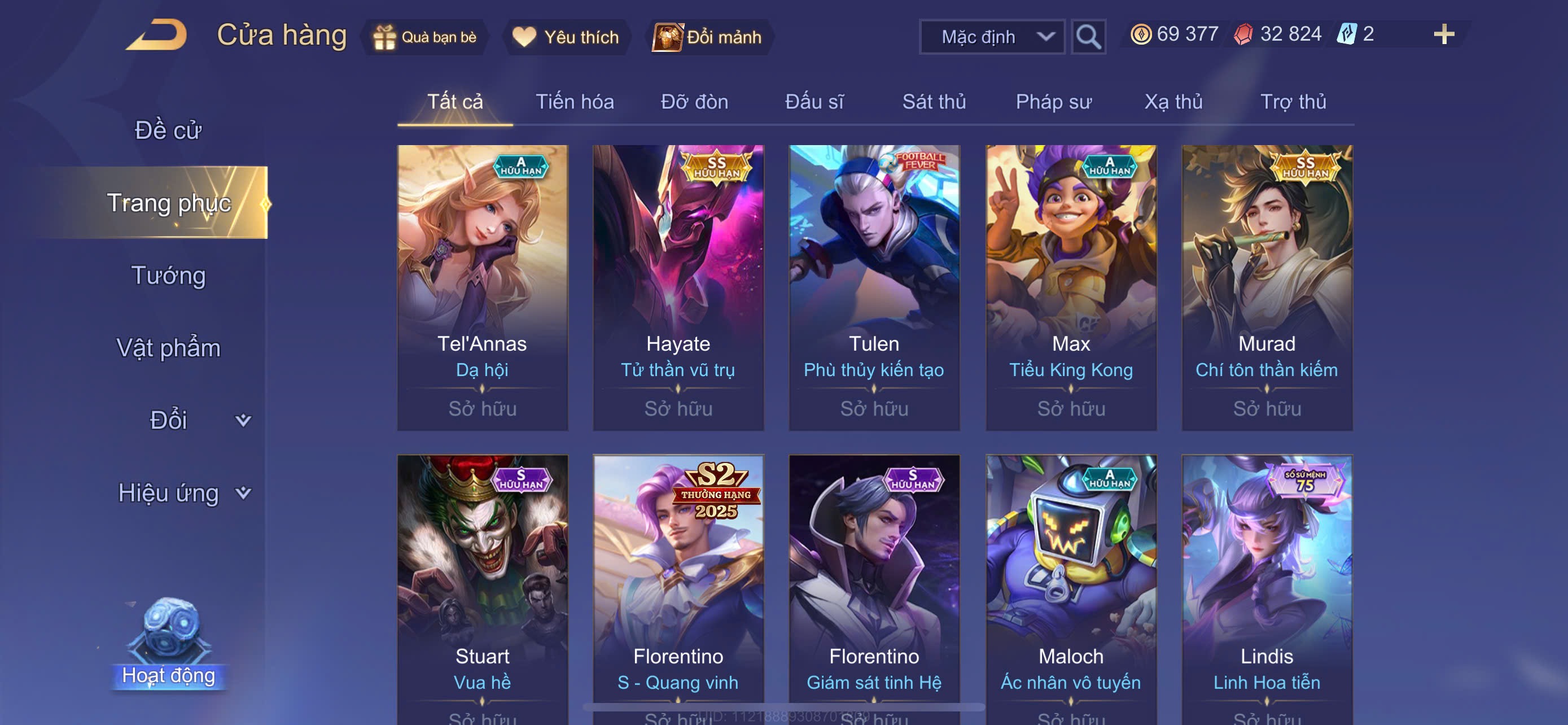
Task: Go back using the arrow button
Action: (157, 36)
